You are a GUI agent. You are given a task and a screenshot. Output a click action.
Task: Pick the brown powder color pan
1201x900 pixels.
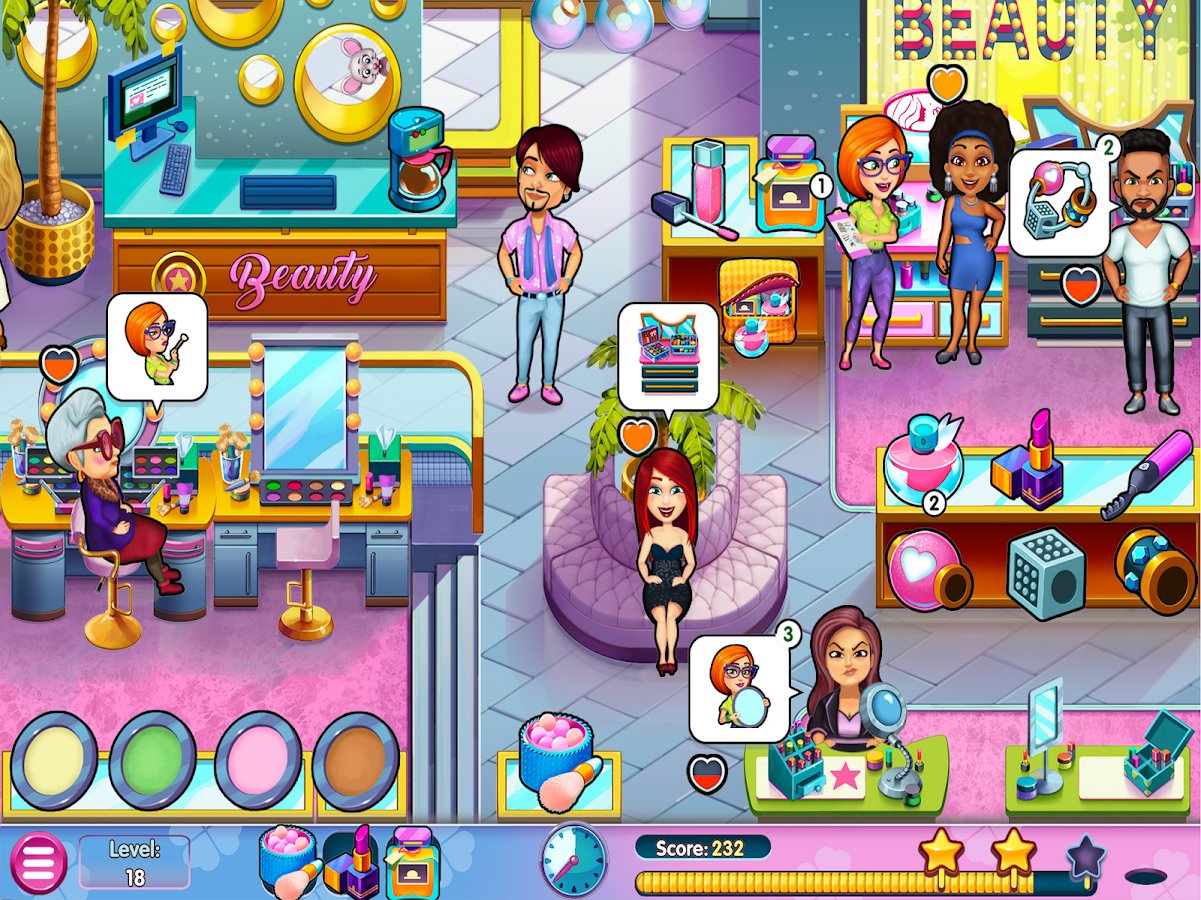click(356, 761)
